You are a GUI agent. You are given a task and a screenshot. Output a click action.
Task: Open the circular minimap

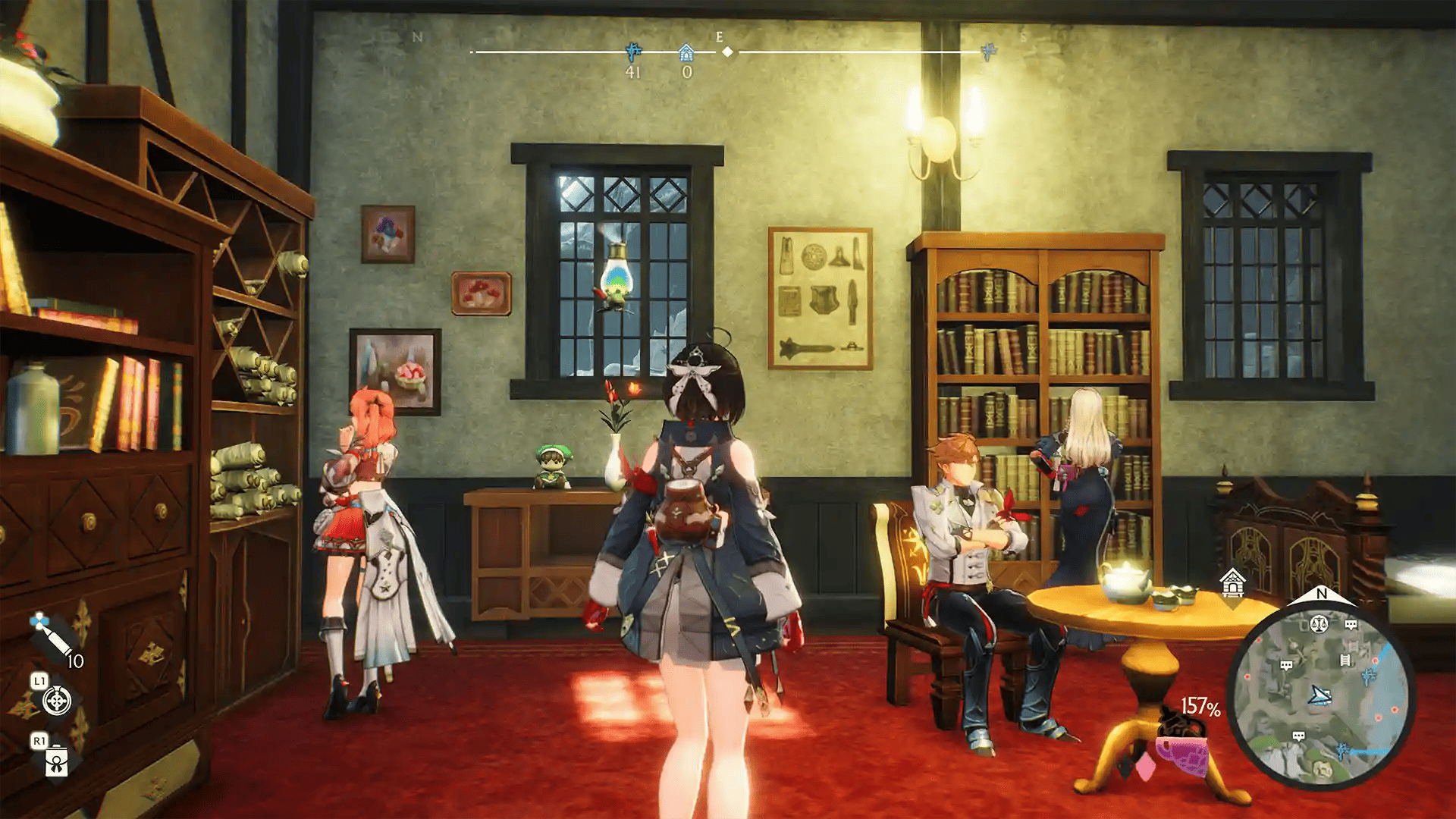click(x=1320, y=695)
